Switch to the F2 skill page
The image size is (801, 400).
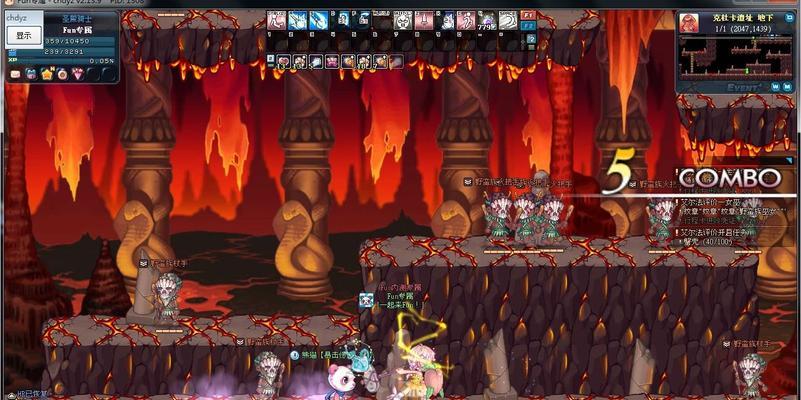click(528, 27)
